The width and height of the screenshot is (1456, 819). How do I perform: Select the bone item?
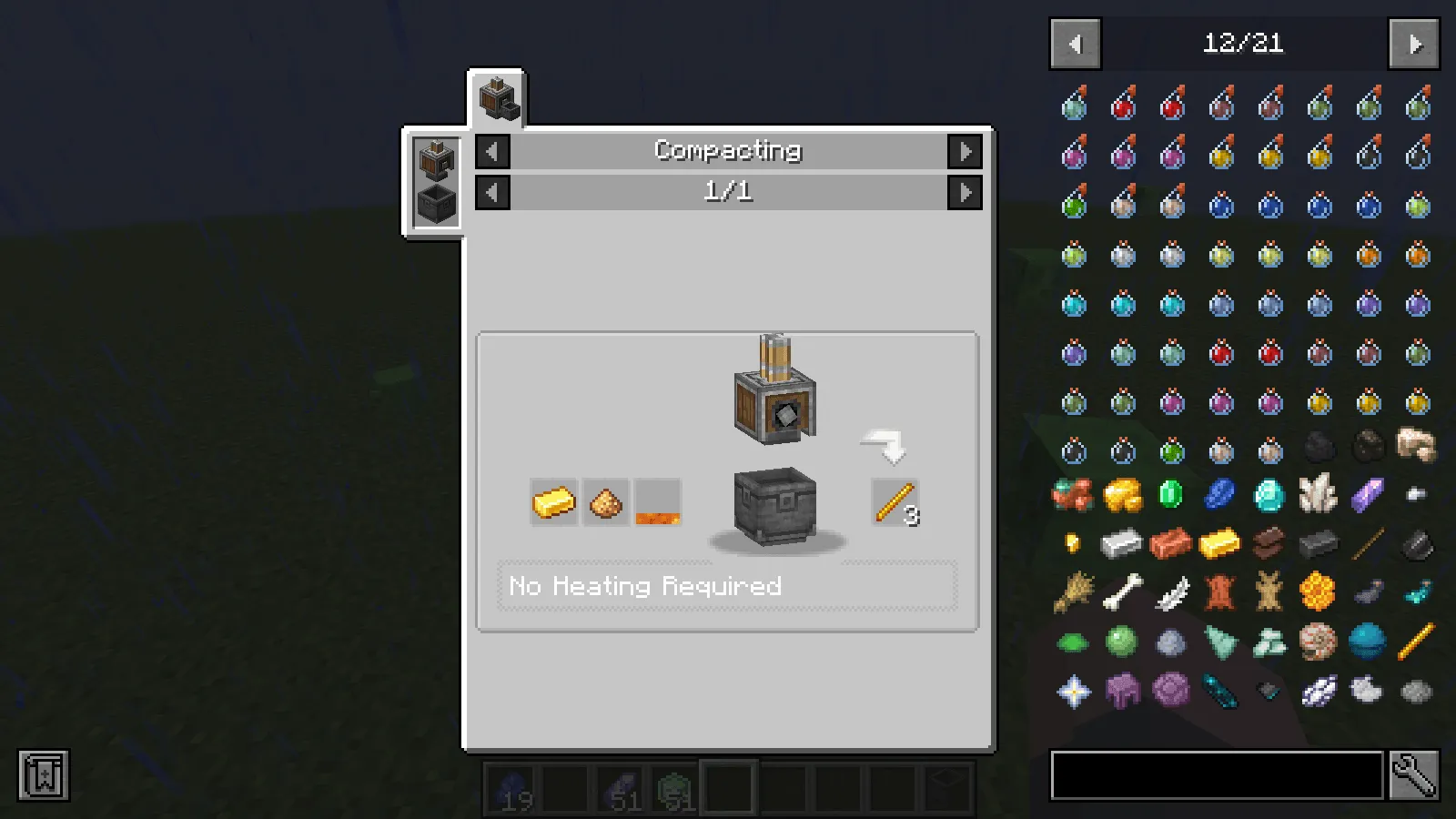(1122, 591)
